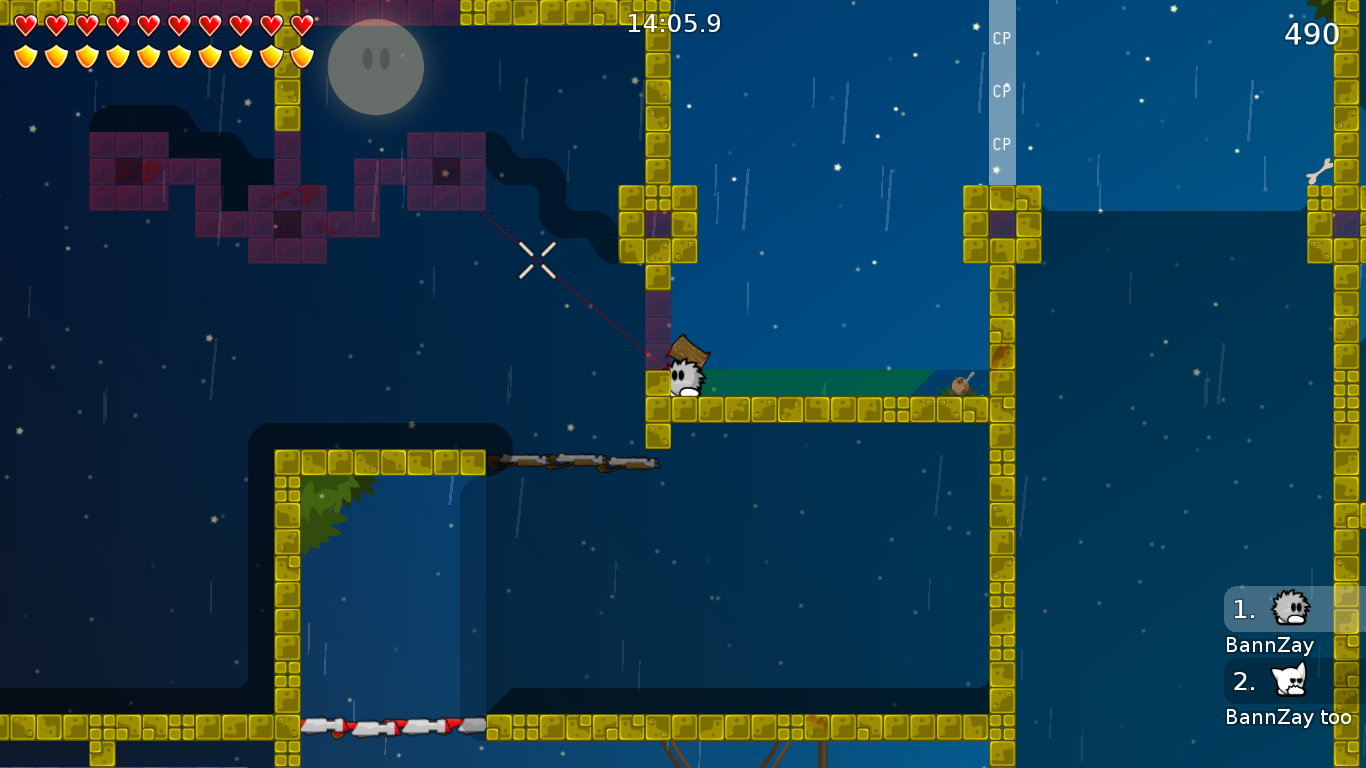Screen dimensions: 1366x768
Task: Click the crosshair aiming reticle
Action: (538, 261)
